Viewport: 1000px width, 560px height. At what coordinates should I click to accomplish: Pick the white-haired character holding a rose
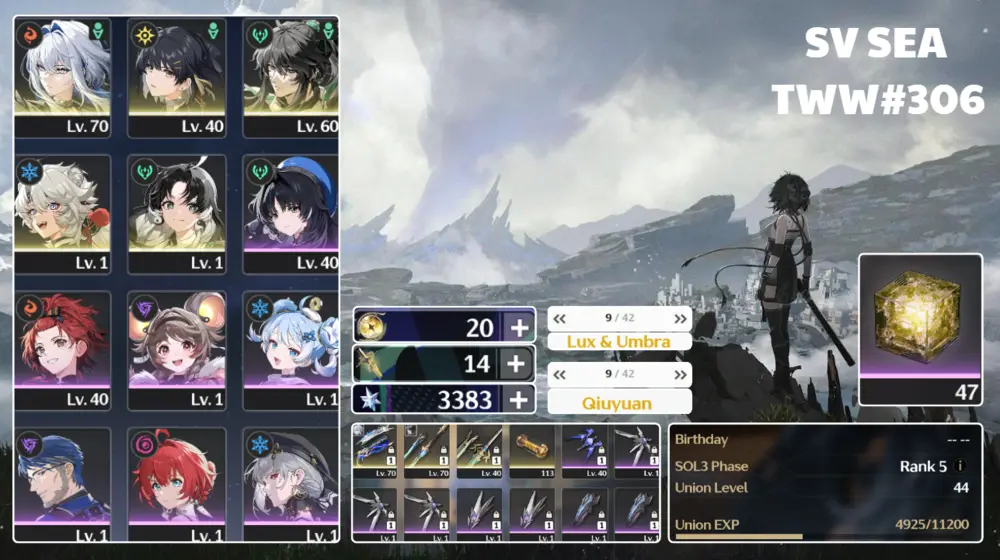tap(62, 212)
